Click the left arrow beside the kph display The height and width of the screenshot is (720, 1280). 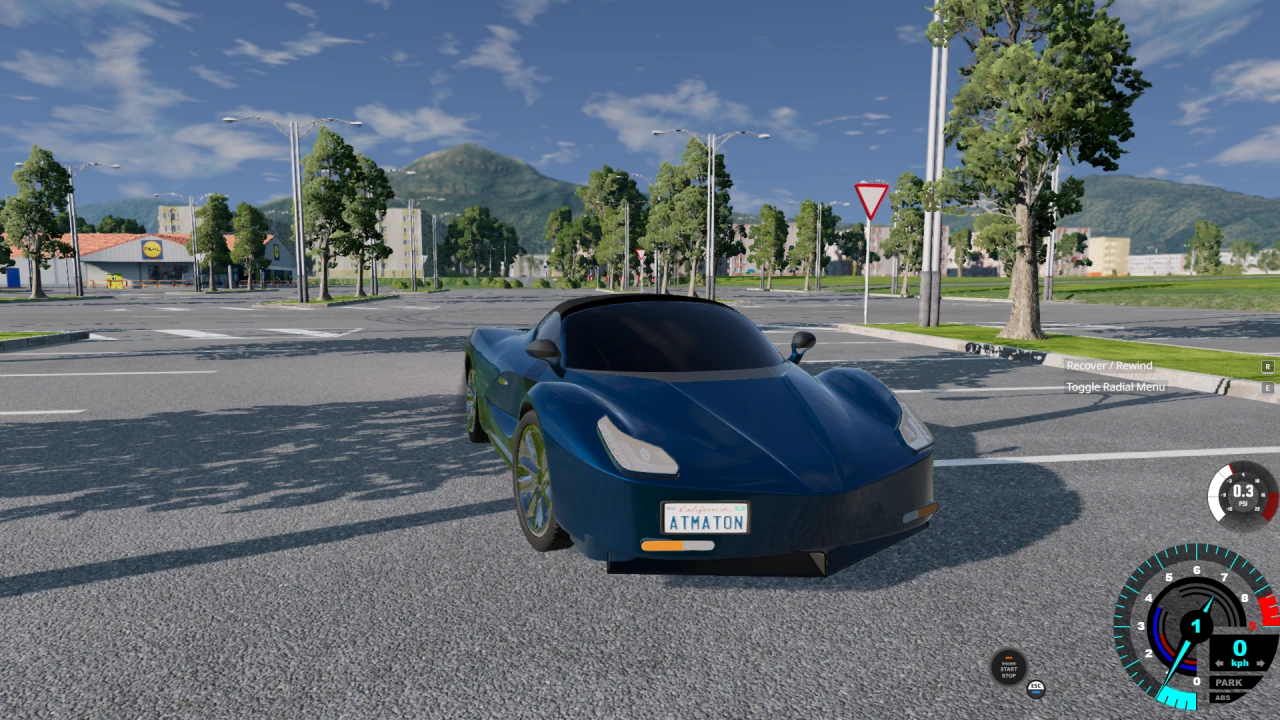1220,662
